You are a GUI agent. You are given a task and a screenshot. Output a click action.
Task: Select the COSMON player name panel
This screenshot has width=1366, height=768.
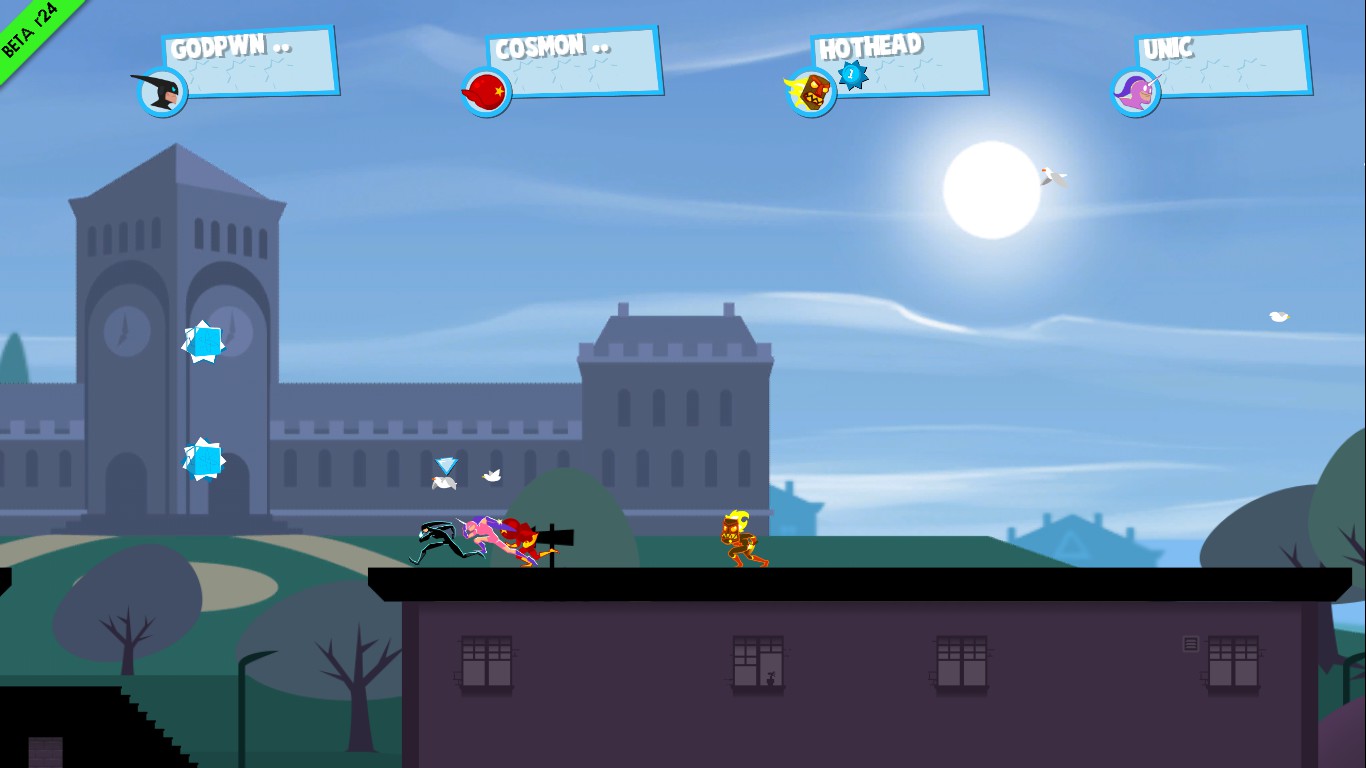click(x=575, y=62)
